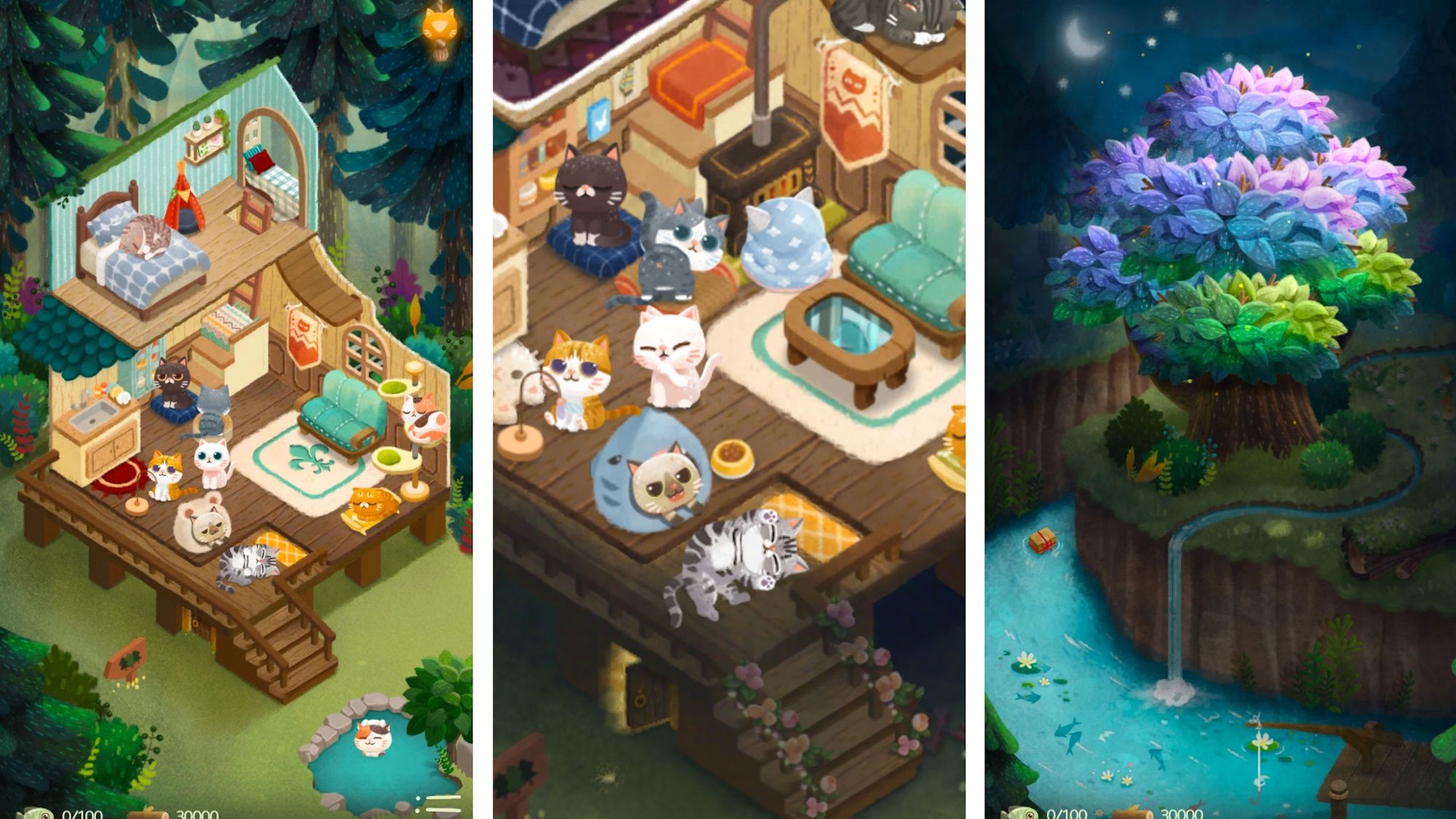The image size is (1456, 819).
Task: Tap the log icon on the night scene
Action: coord(1131,814)
